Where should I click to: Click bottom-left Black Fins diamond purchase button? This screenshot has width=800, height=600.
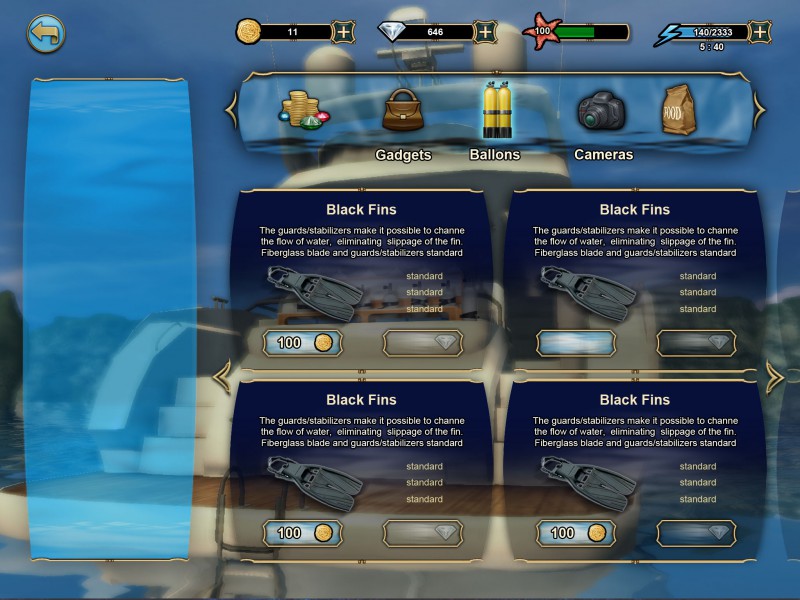[x=423, y=533]
